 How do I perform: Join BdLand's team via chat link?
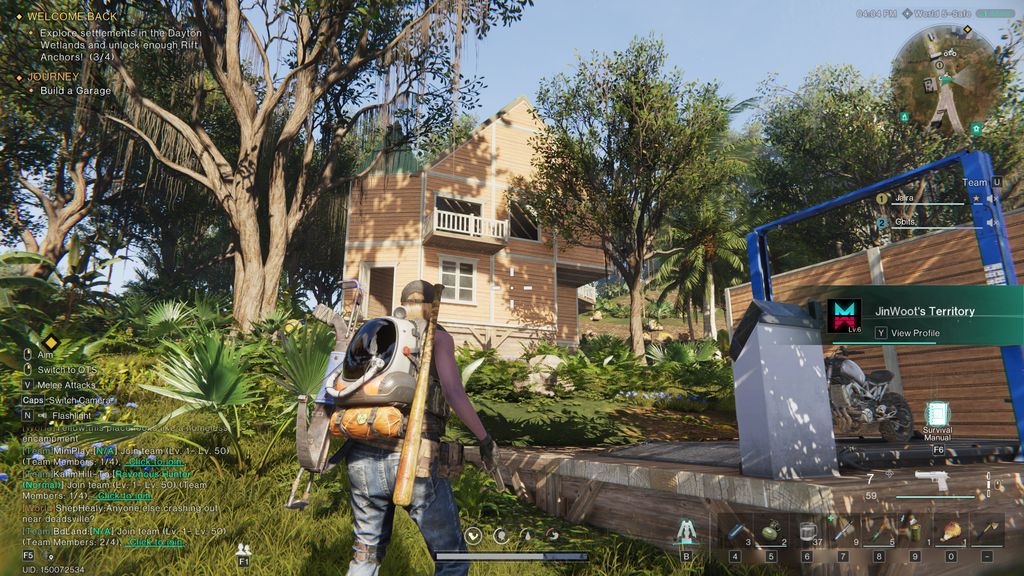tap(155, 542)
